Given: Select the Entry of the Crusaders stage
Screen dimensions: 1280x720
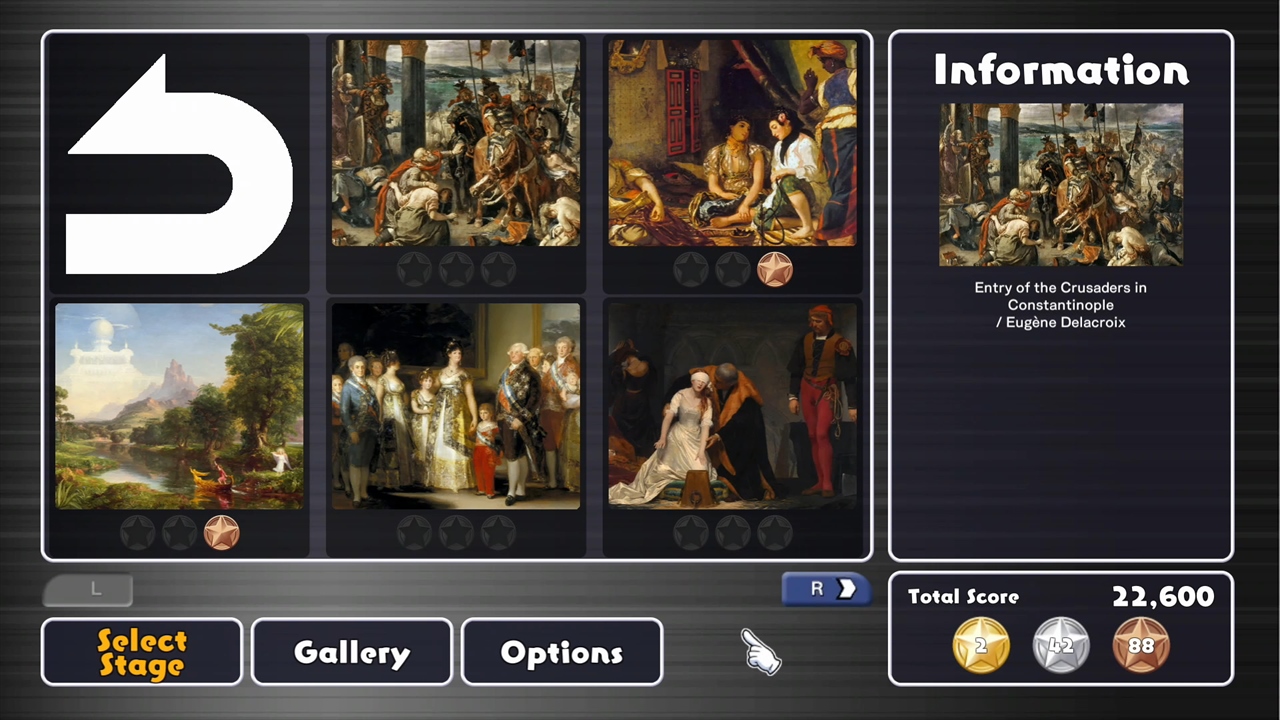Looking at the screenshot, I should pyautogui.click(x=456, y=142).
